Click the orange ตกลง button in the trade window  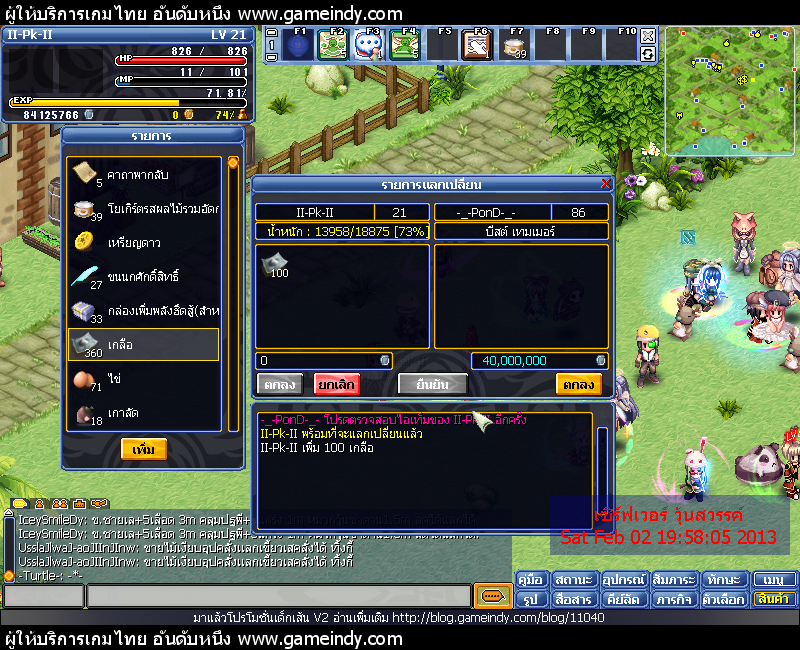(579, 384)
